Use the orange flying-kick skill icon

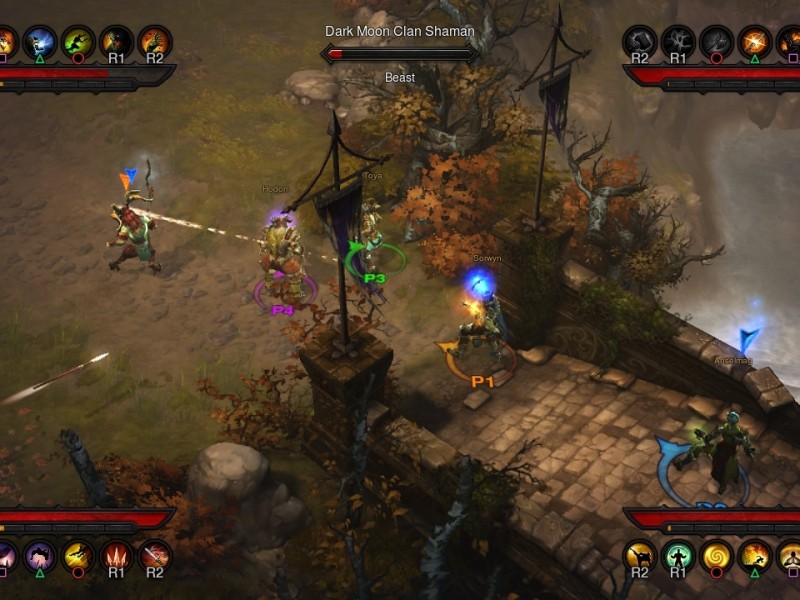pos(754,556)
